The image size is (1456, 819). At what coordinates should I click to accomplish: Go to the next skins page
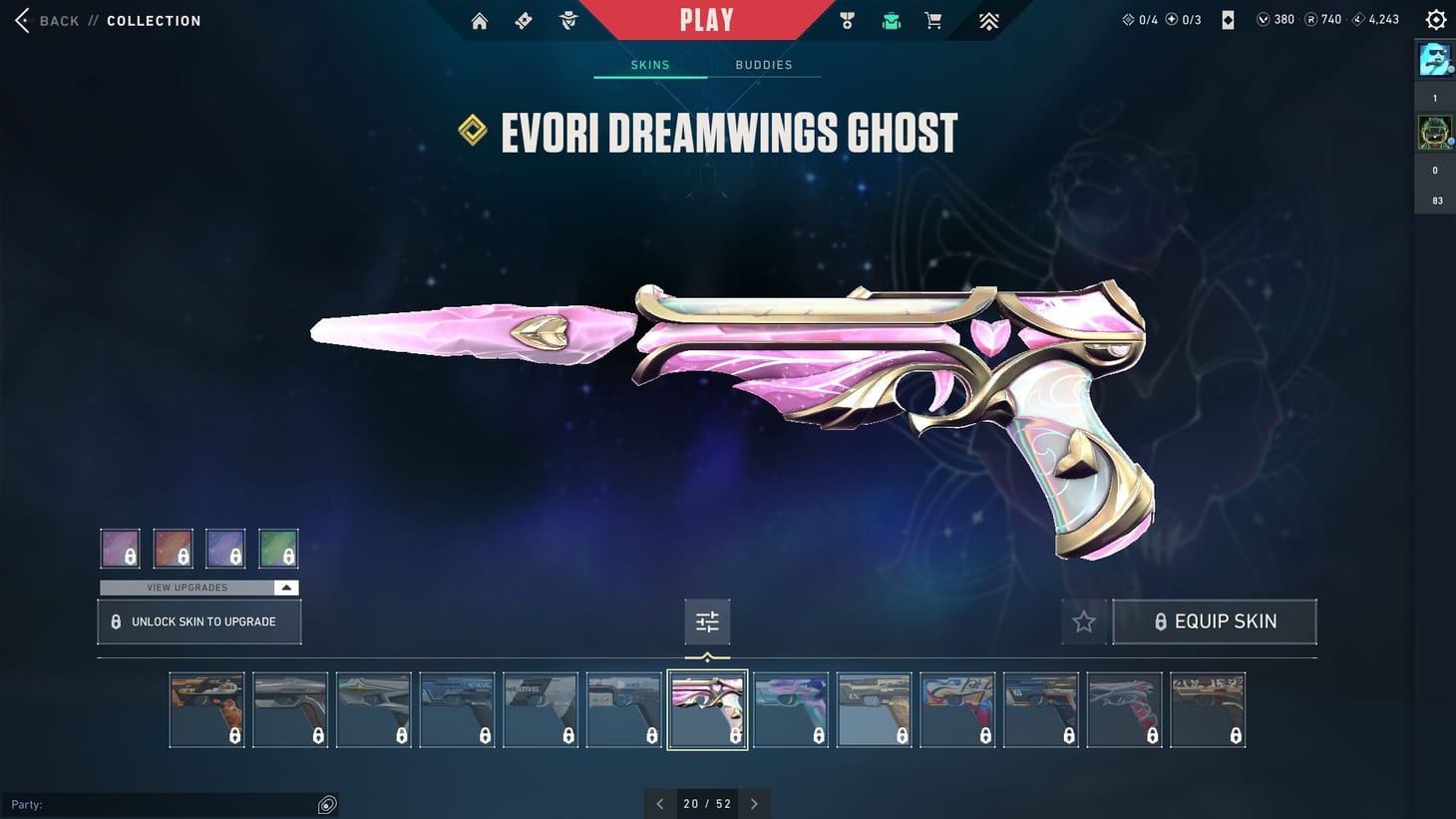pos(755,803)
